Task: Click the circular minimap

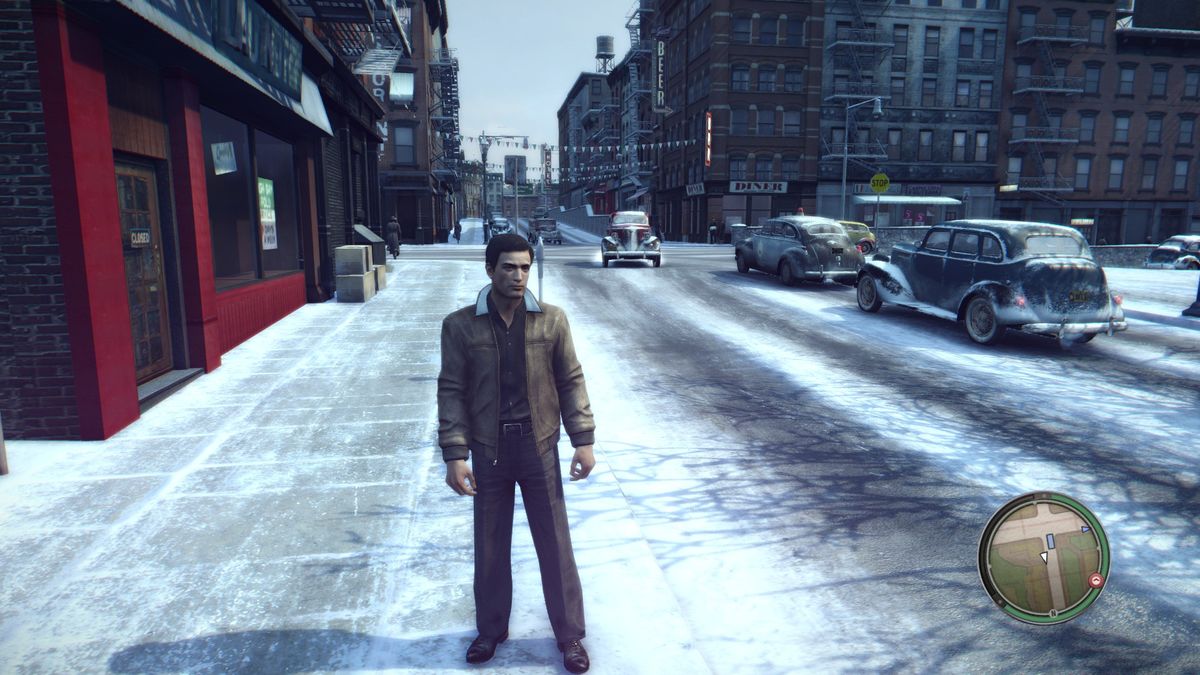Action: (x=1043, y=557)
